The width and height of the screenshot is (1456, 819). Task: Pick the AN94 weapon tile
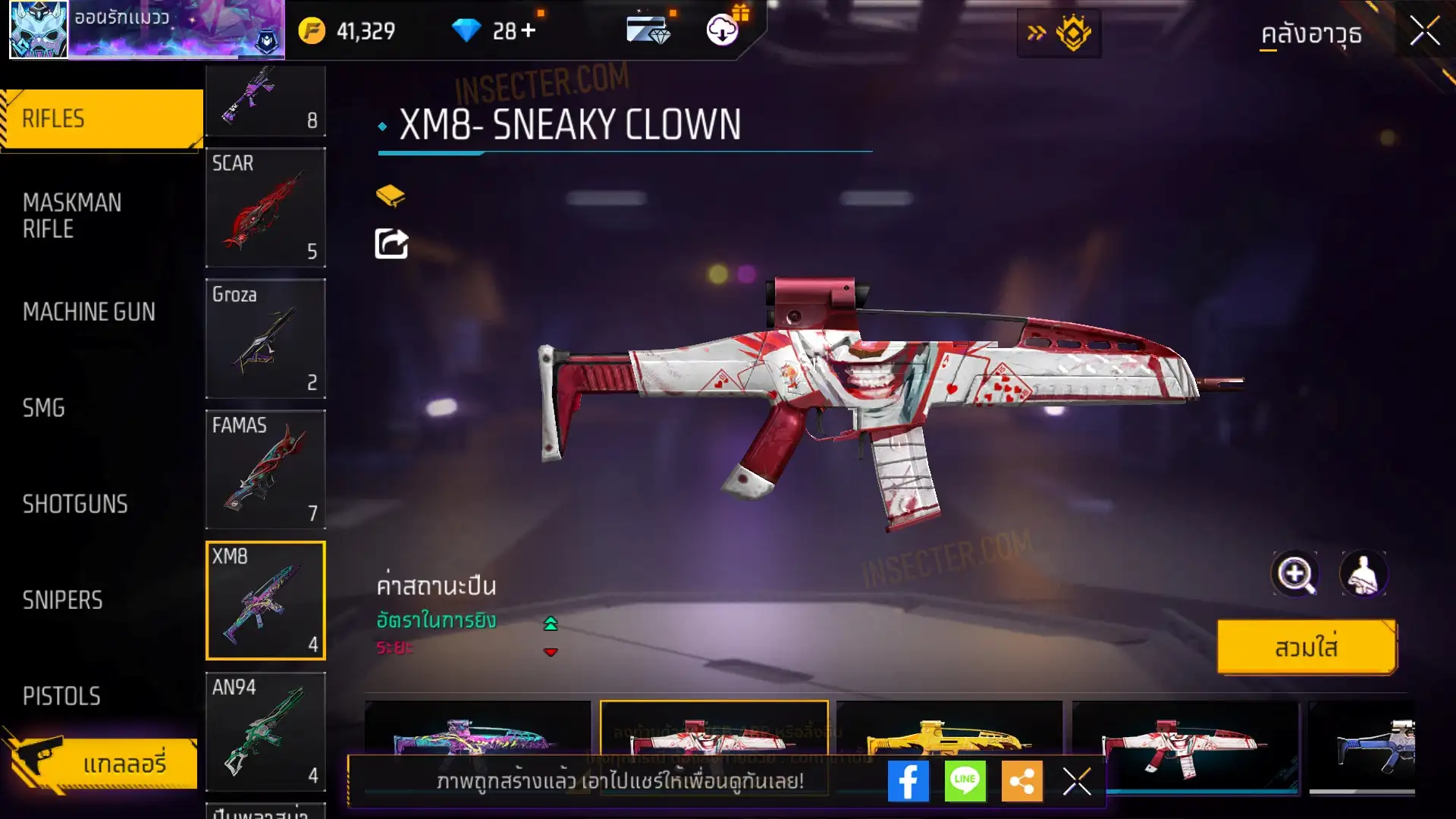click(265, 731)
